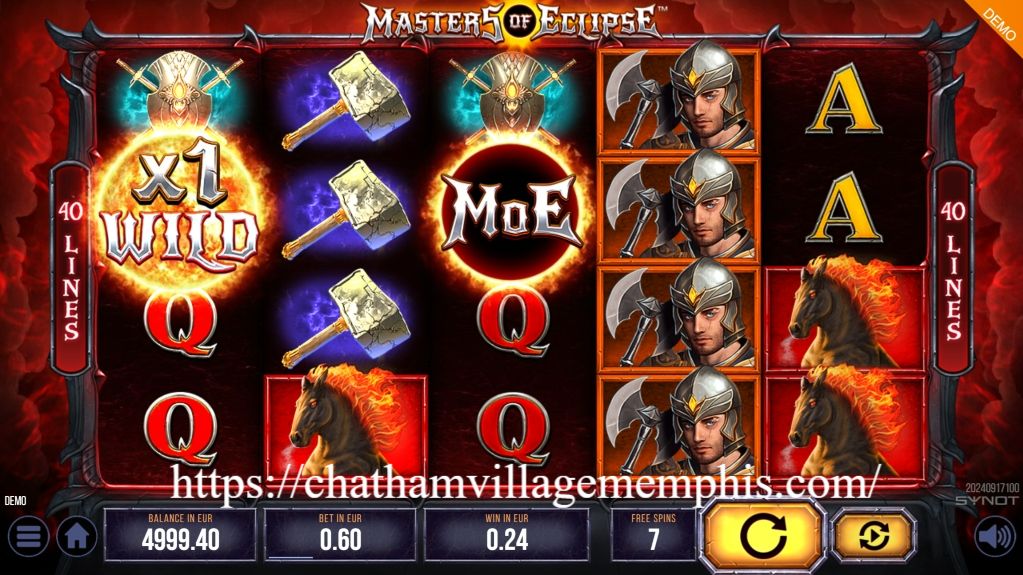
Task: Open the bet amount panel
Action: [x=339, y=535]
